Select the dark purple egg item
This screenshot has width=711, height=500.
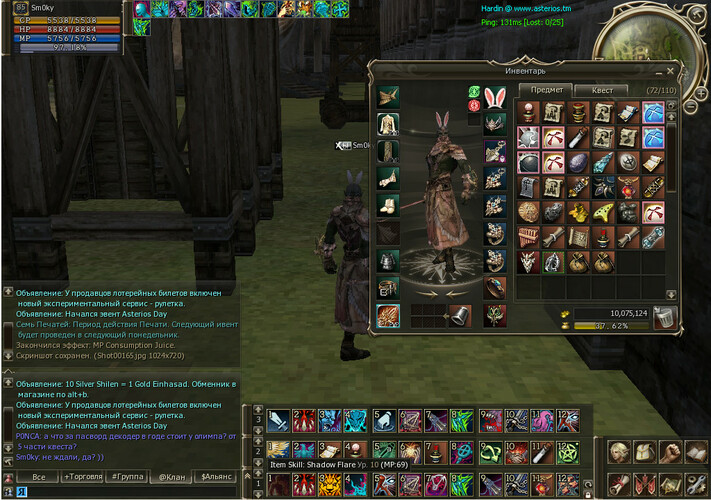577,162
